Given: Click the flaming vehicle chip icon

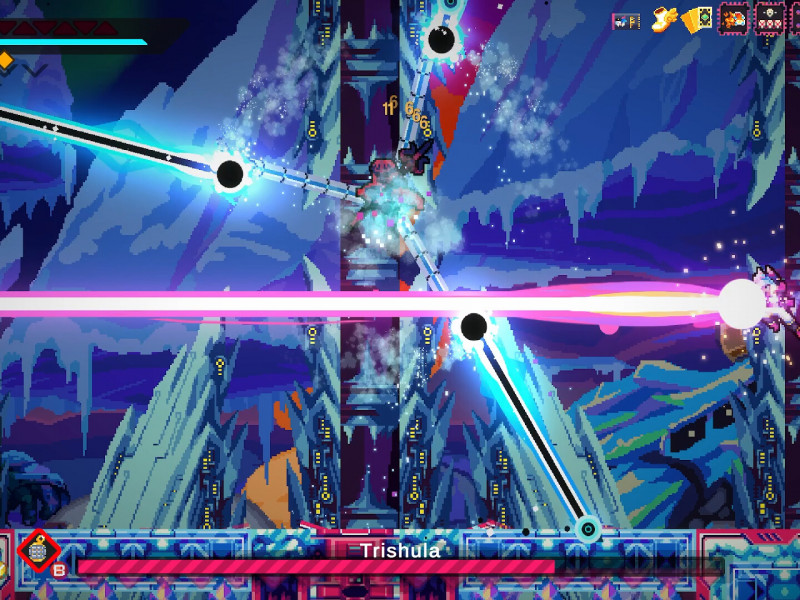Looking at the screenshot, I should click(x=733, y=18).
